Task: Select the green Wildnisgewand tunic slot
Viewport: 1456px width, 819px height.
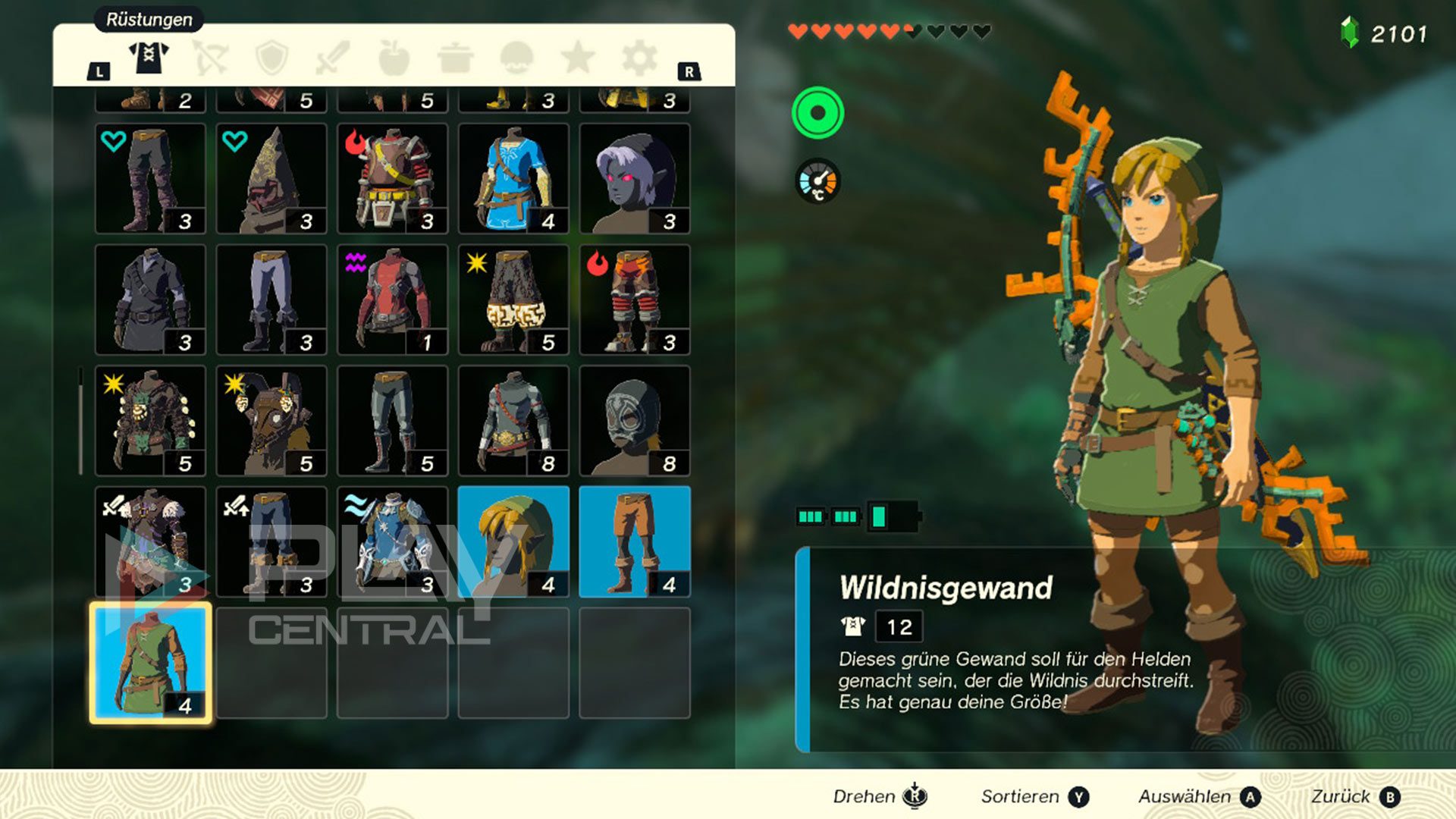Action: [150, 663]
